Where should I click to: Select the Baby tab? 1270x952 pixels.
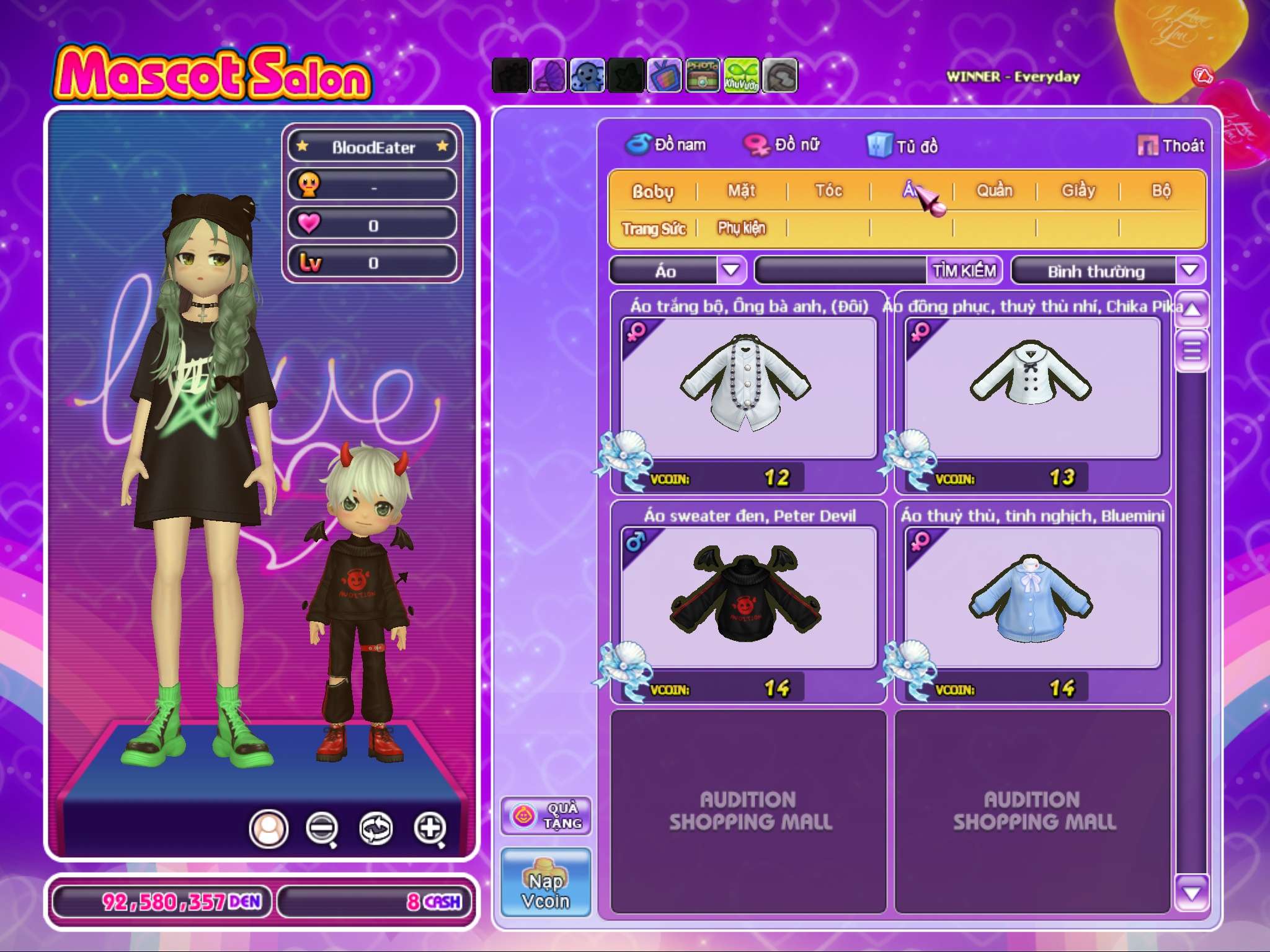(652, 191)
